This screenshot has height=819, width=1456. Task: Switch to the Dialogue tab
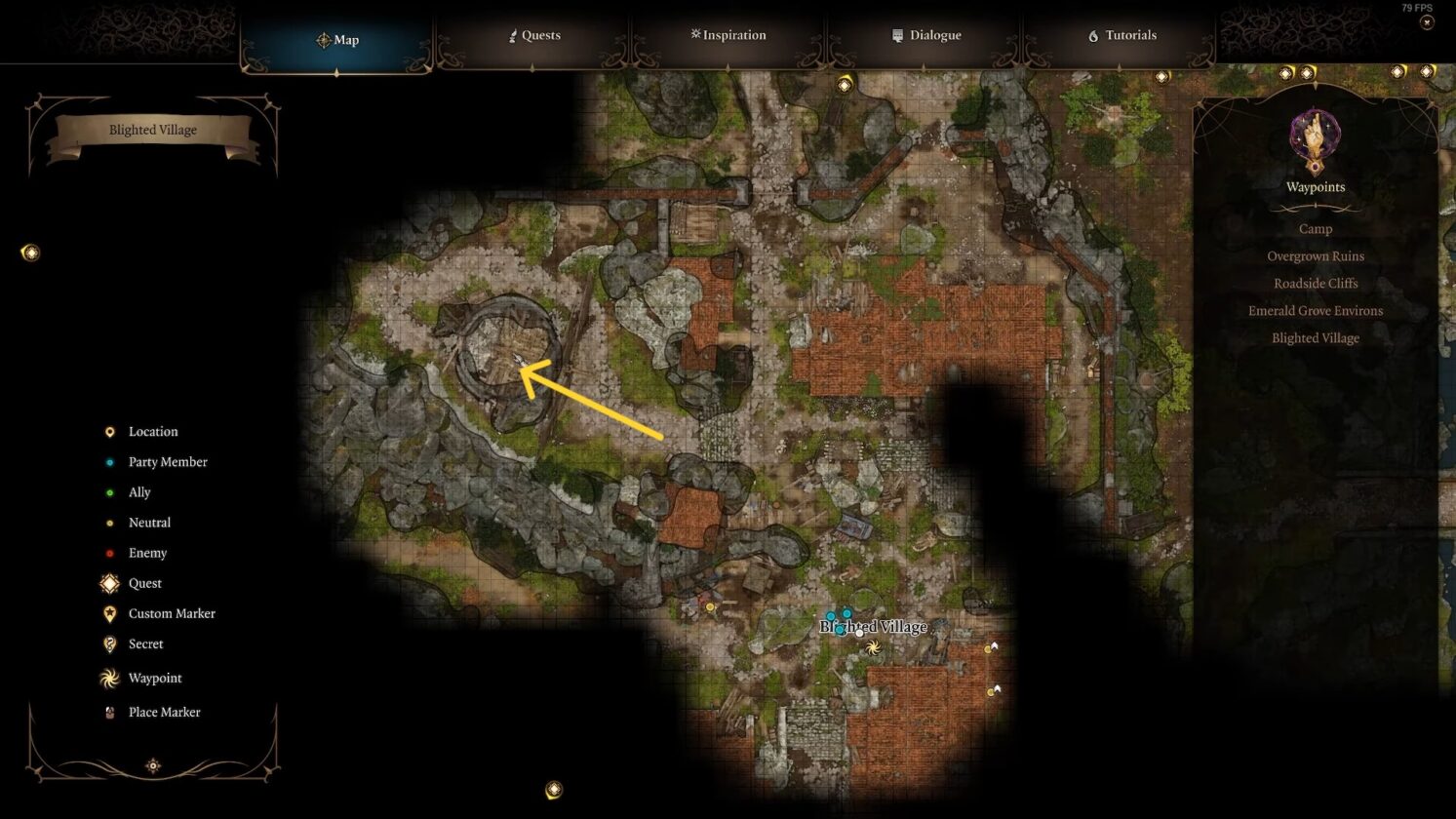click(x=930, y=35)
